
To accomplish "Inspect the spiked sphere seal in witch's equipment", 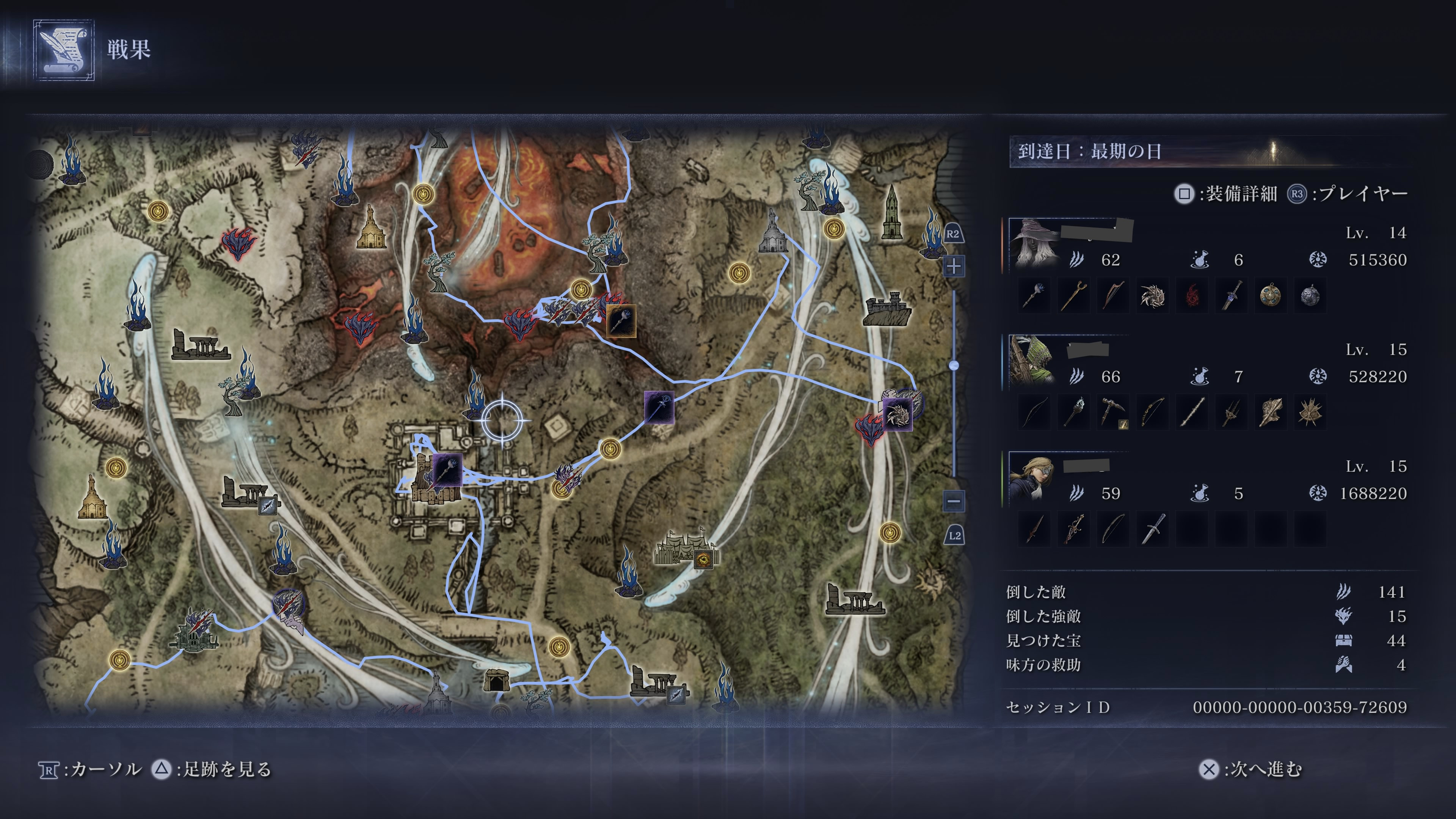I will pos(1152,296).
